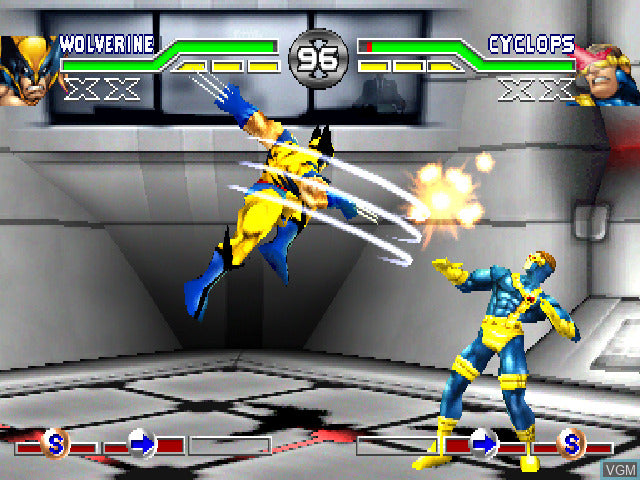Image resolution: width=640 pixels, height=480 pixels.
Task: Select Wolverine's character portrait
Action: [27, 68]
